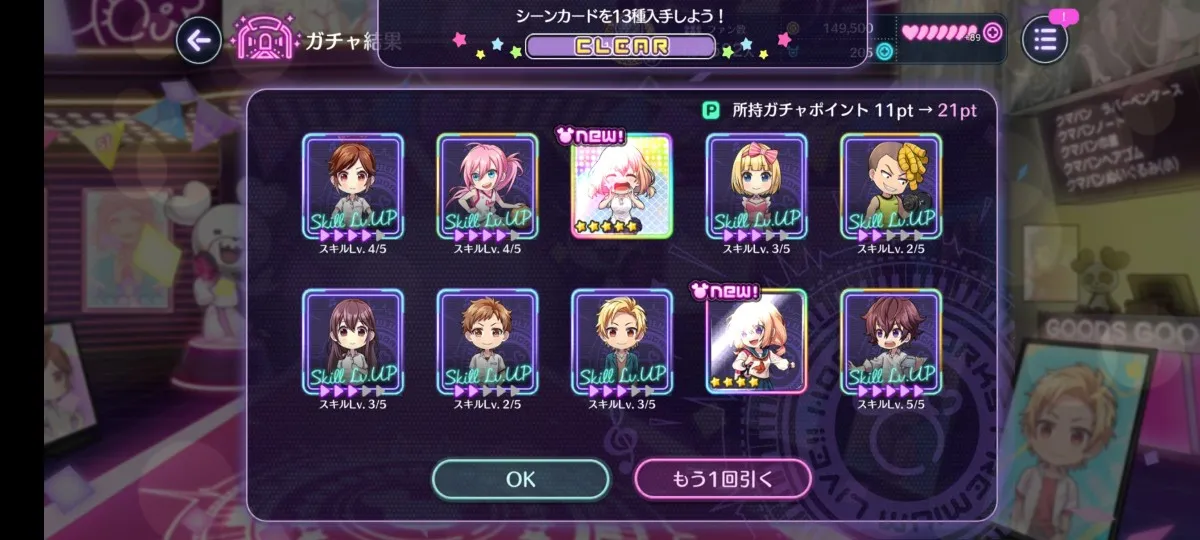Confirm results with the OK button

click(x=520, y=479)
